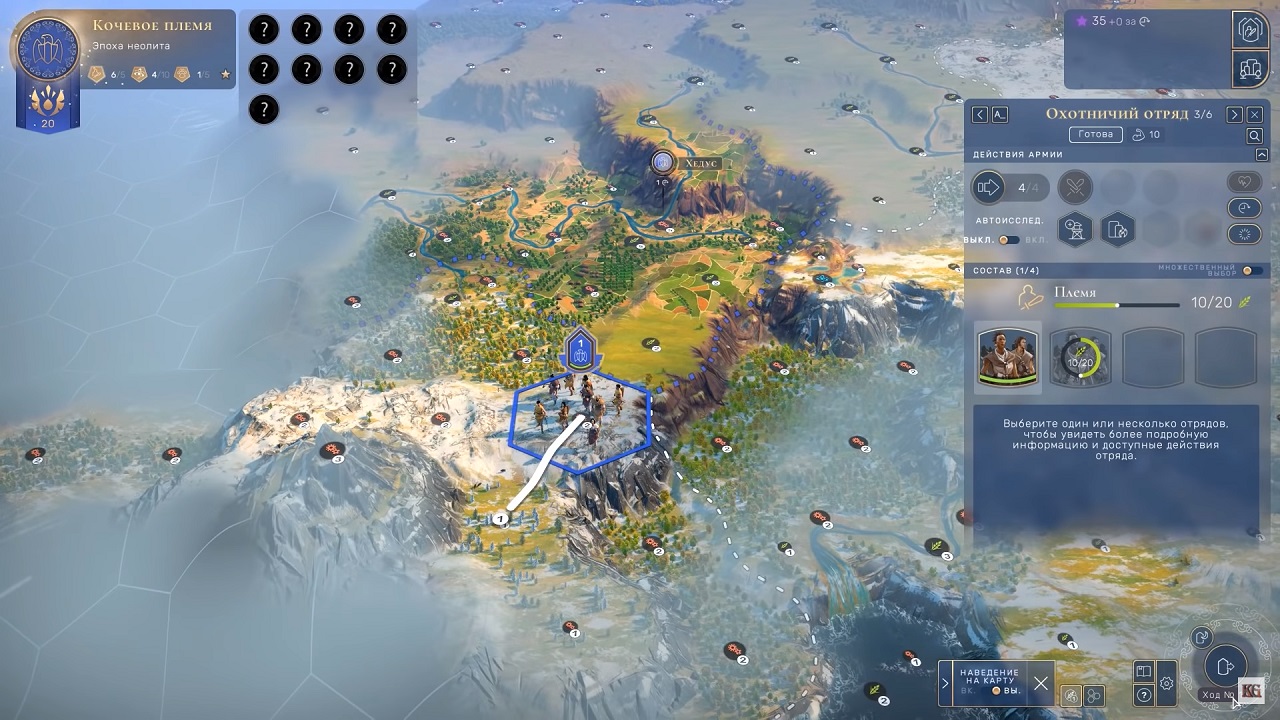This screenshot has height=720, width=1280.
Task: Go to the next army with right arrow
Action: coord(1235,115)
